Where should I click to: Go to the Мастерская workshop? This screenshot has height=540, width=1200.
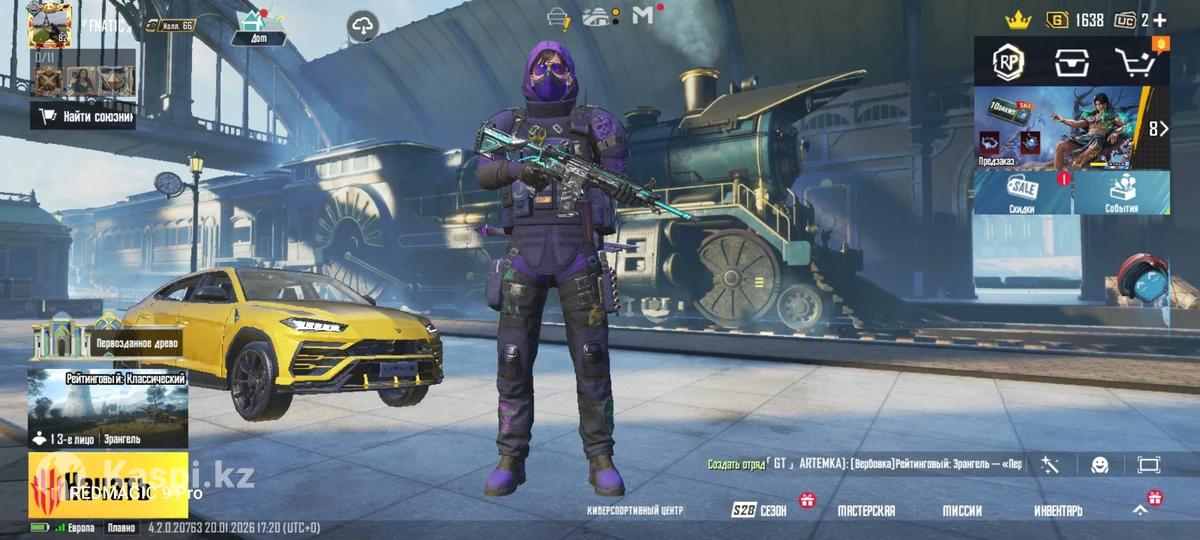pos(866,511)
